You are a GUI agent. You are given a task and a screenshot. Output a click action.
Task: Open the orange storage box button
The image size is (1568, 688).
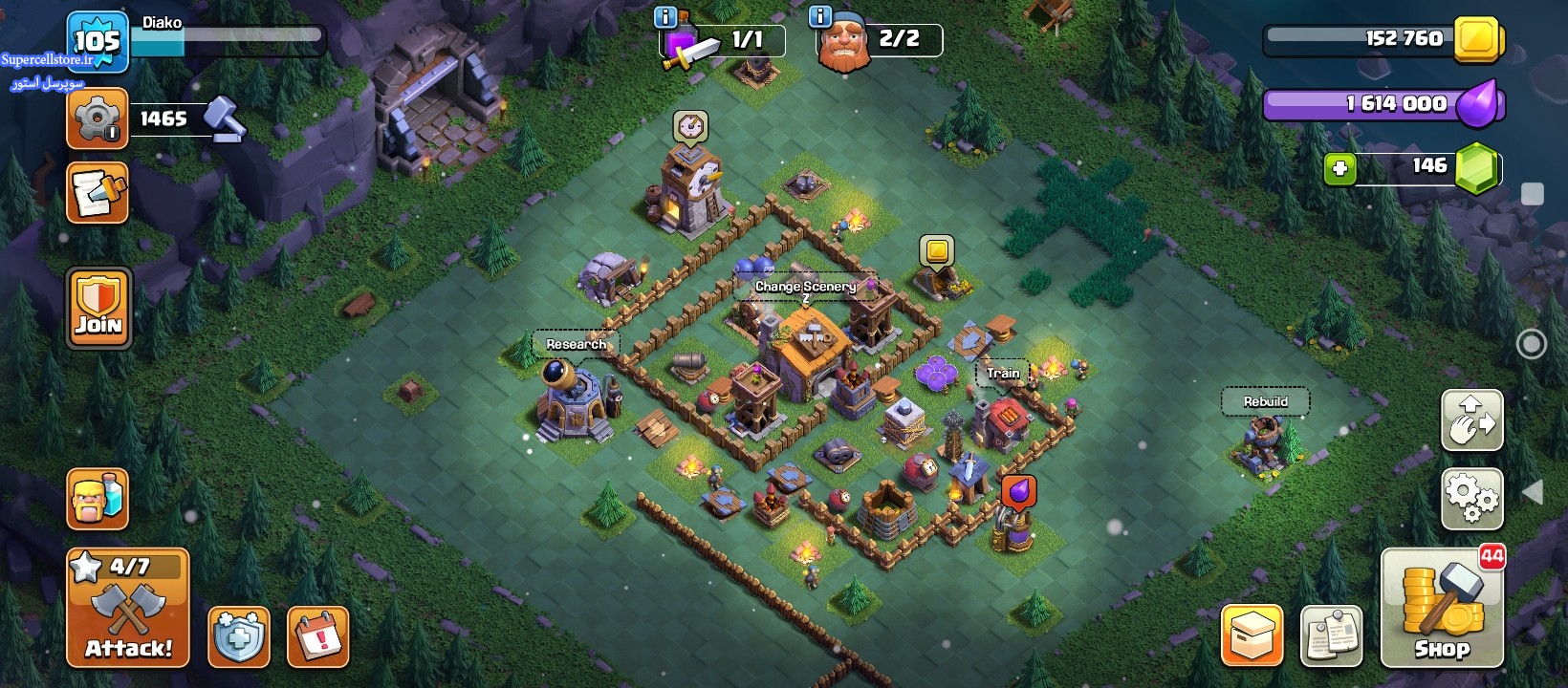click(1252, 635)
